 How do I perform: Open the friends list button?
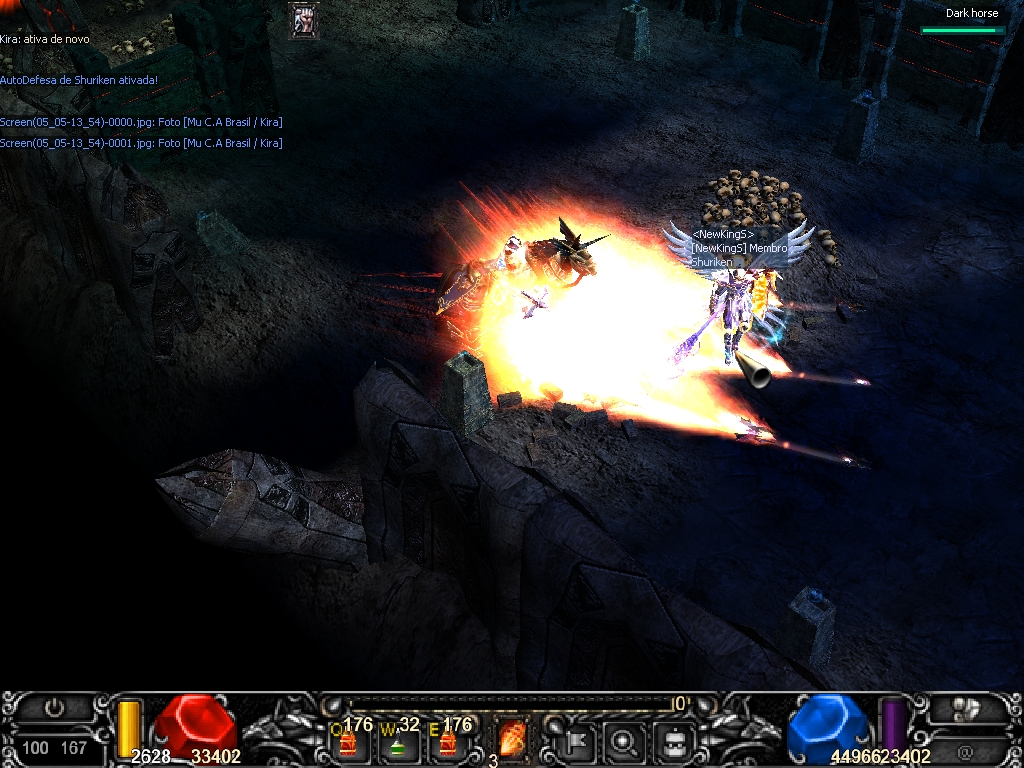965,709
